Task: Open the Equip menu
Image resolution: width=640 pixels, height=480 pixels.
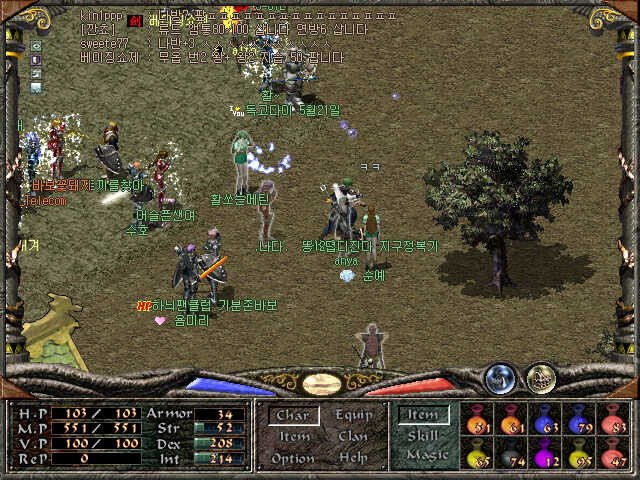Action: [x=353, y=415]
